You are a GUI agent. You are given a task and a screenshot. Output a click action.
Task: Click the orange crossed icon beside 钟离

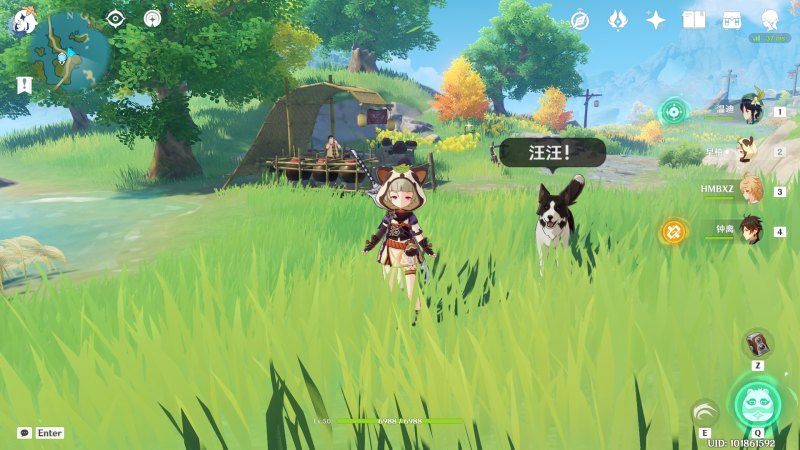point(673,231)
